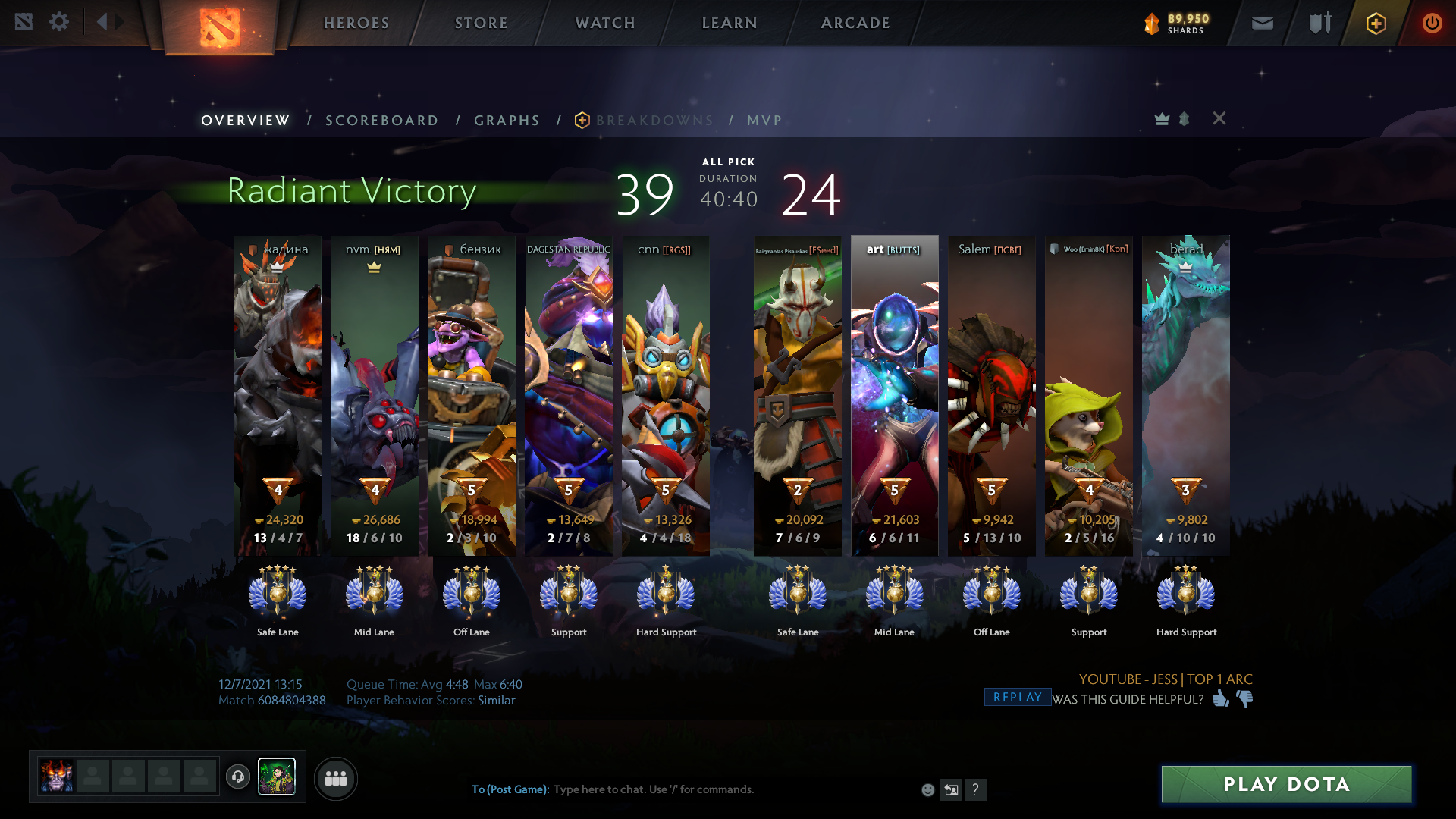Start matchmaking with Play Dota
The image size is (1456, 819).
pyautogui.click(x=1286, y=784)
